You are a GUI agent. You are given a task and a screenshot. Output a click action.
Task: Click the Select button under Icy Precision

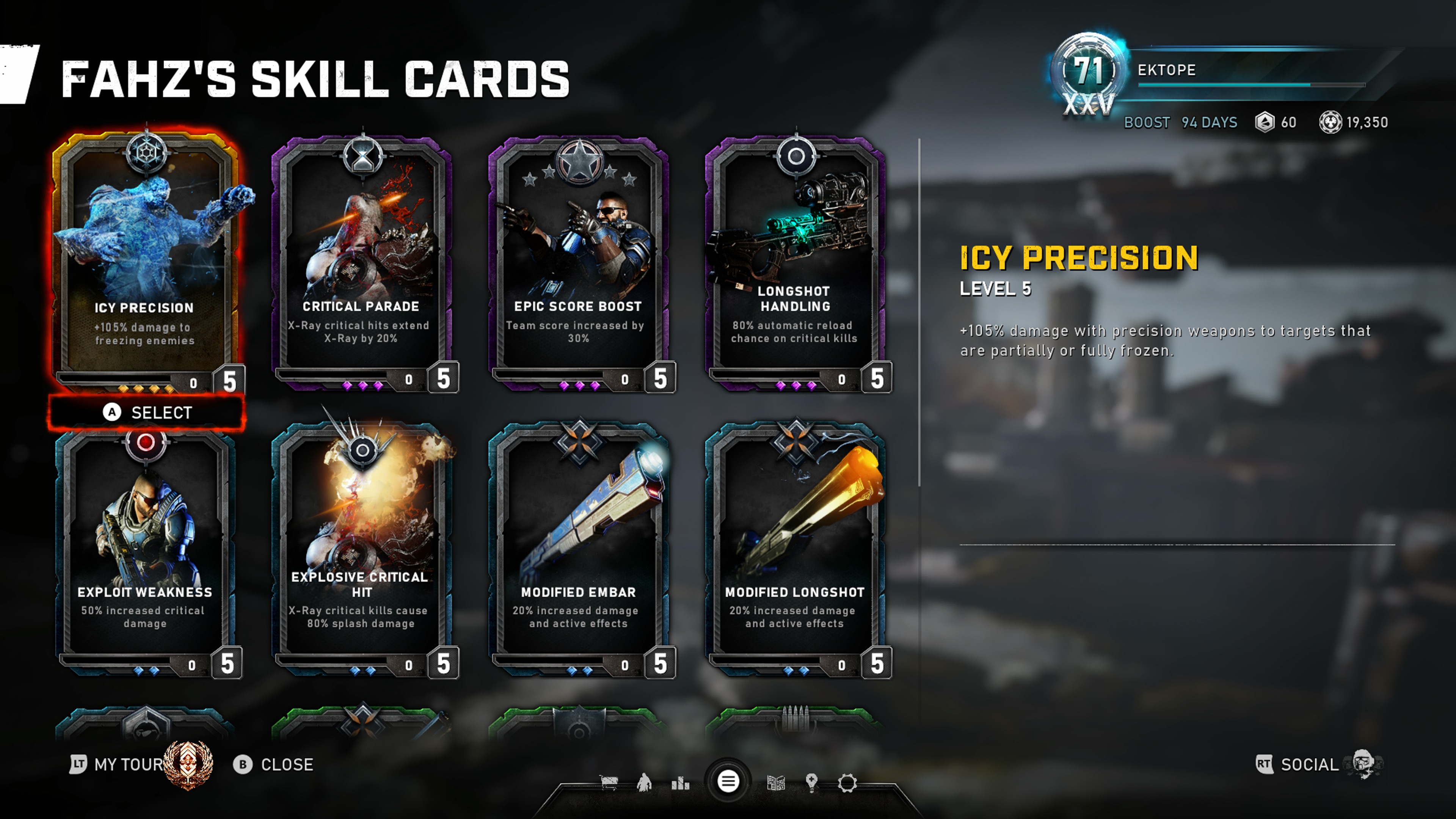147,413
